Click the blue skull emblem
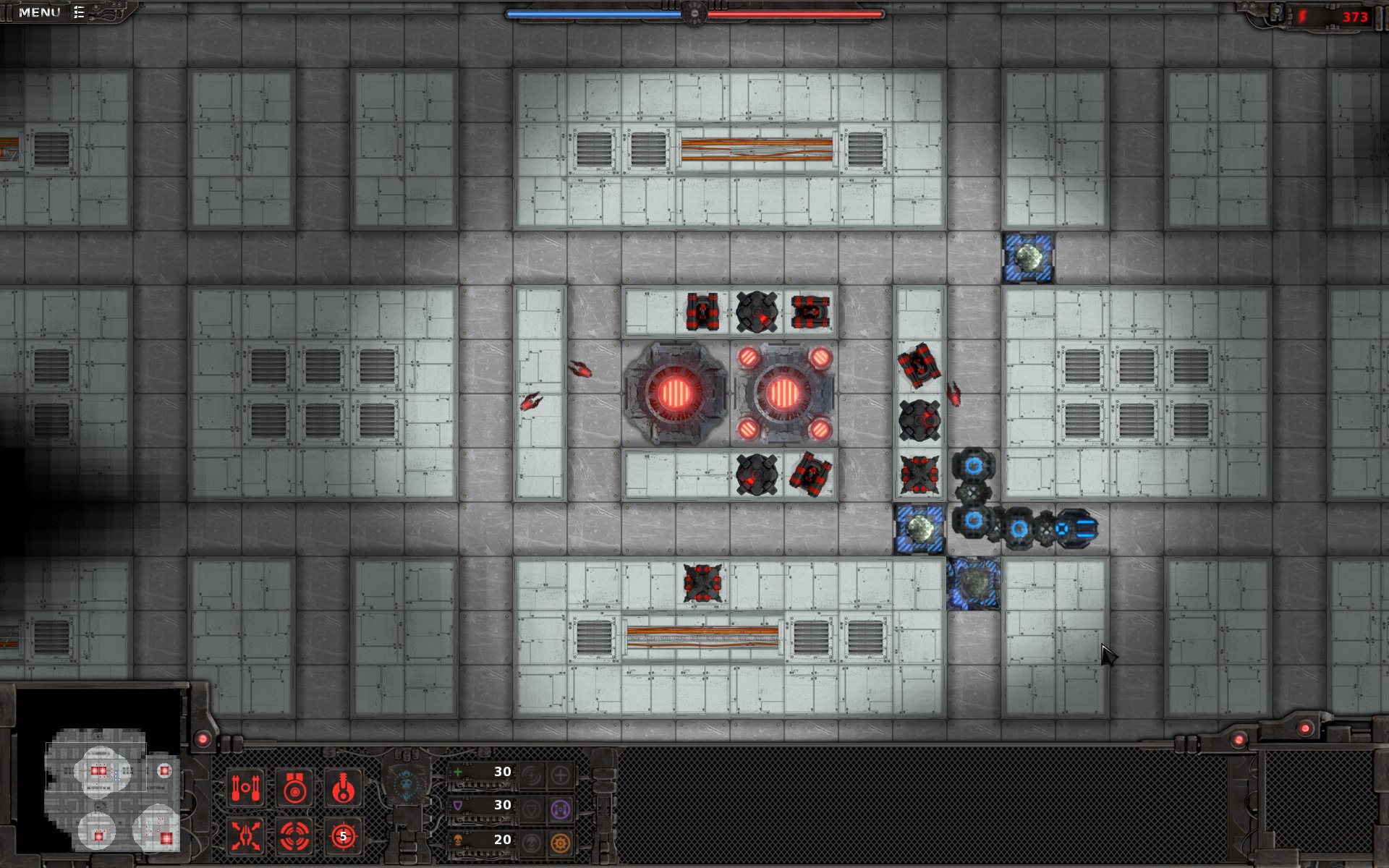The width and height of the screenshot is (1389, 868). [406, 784]
